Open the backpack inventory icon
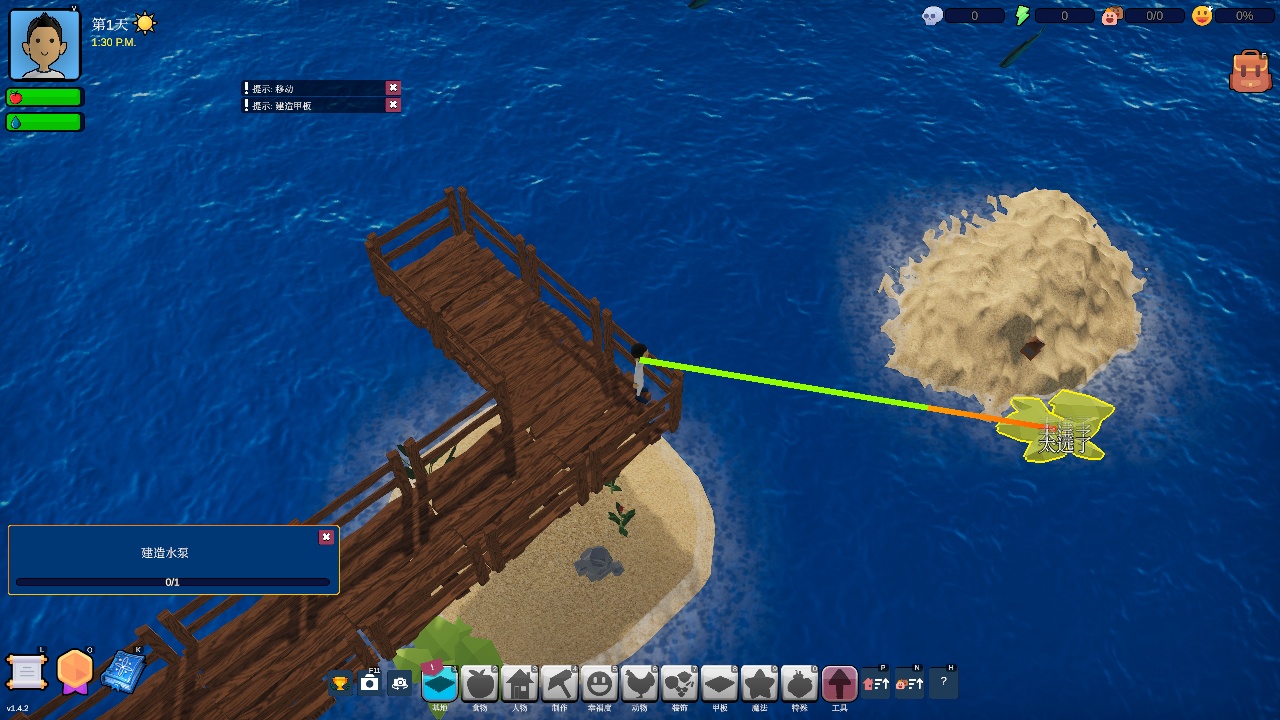This screenshot has height=720, width=1280. [x=1250, y=72]
